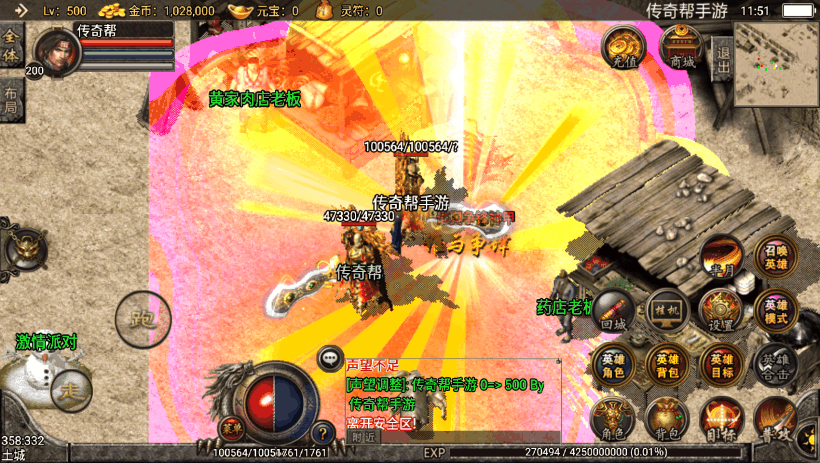Tap the 跑 run button

point(137,318)
